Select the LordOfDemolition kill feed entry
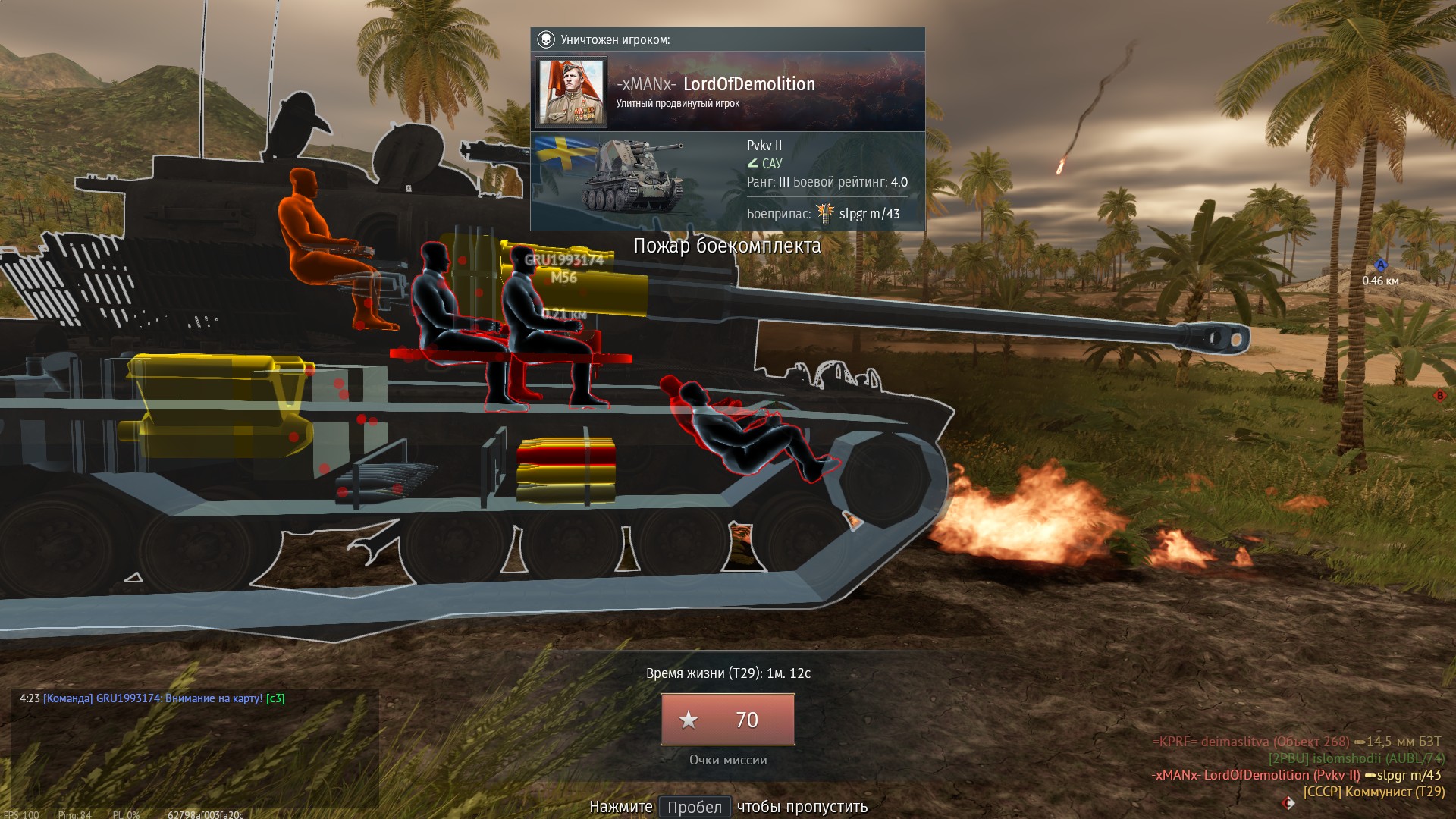 [1296, 775]
